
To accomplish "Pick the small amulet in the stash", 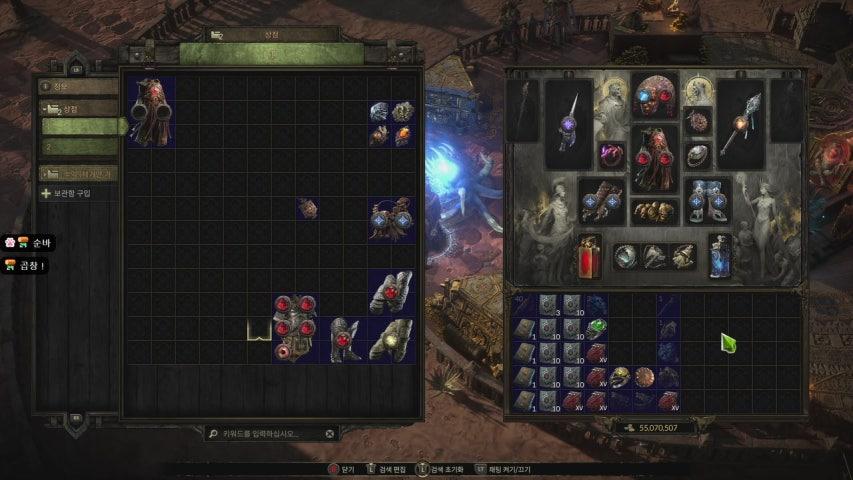I will point(309,208).
